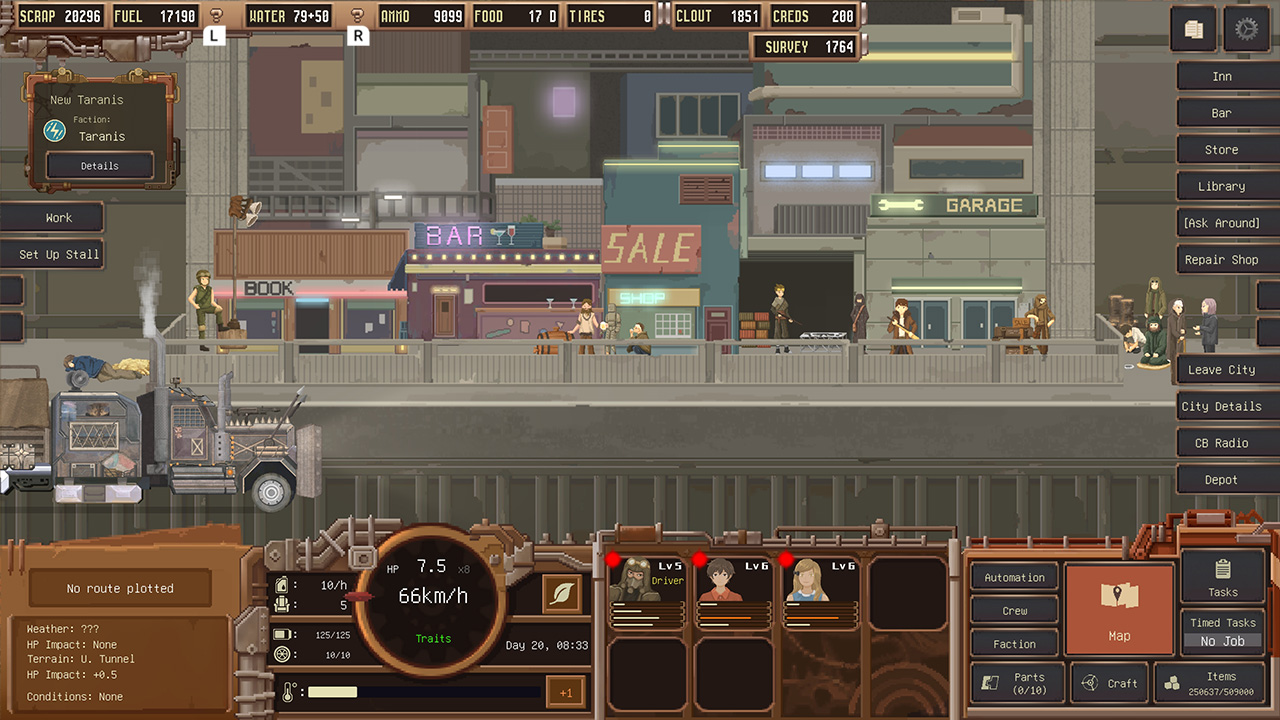Expand the Traits display on the speedometer
This screenshot has height=720, width=1280.
point(432,638)
